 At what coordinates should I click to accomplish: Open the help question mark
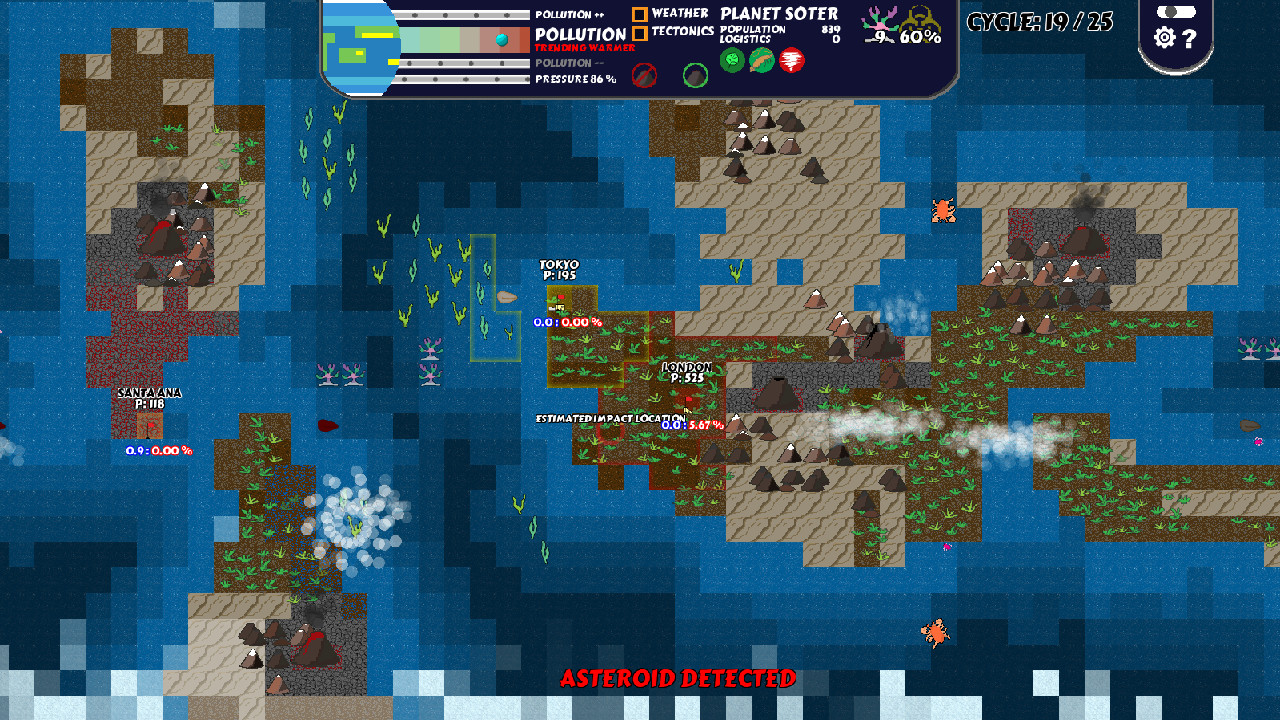point(1188,39)
